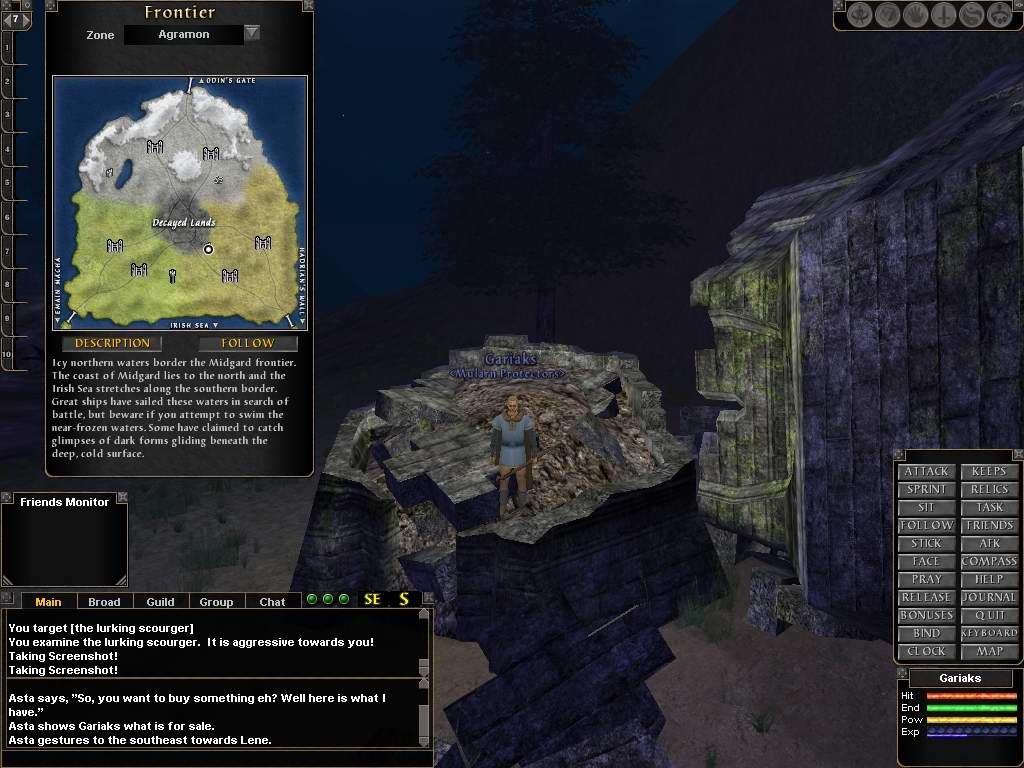Click the Sit command button

[x=926, y=508]
